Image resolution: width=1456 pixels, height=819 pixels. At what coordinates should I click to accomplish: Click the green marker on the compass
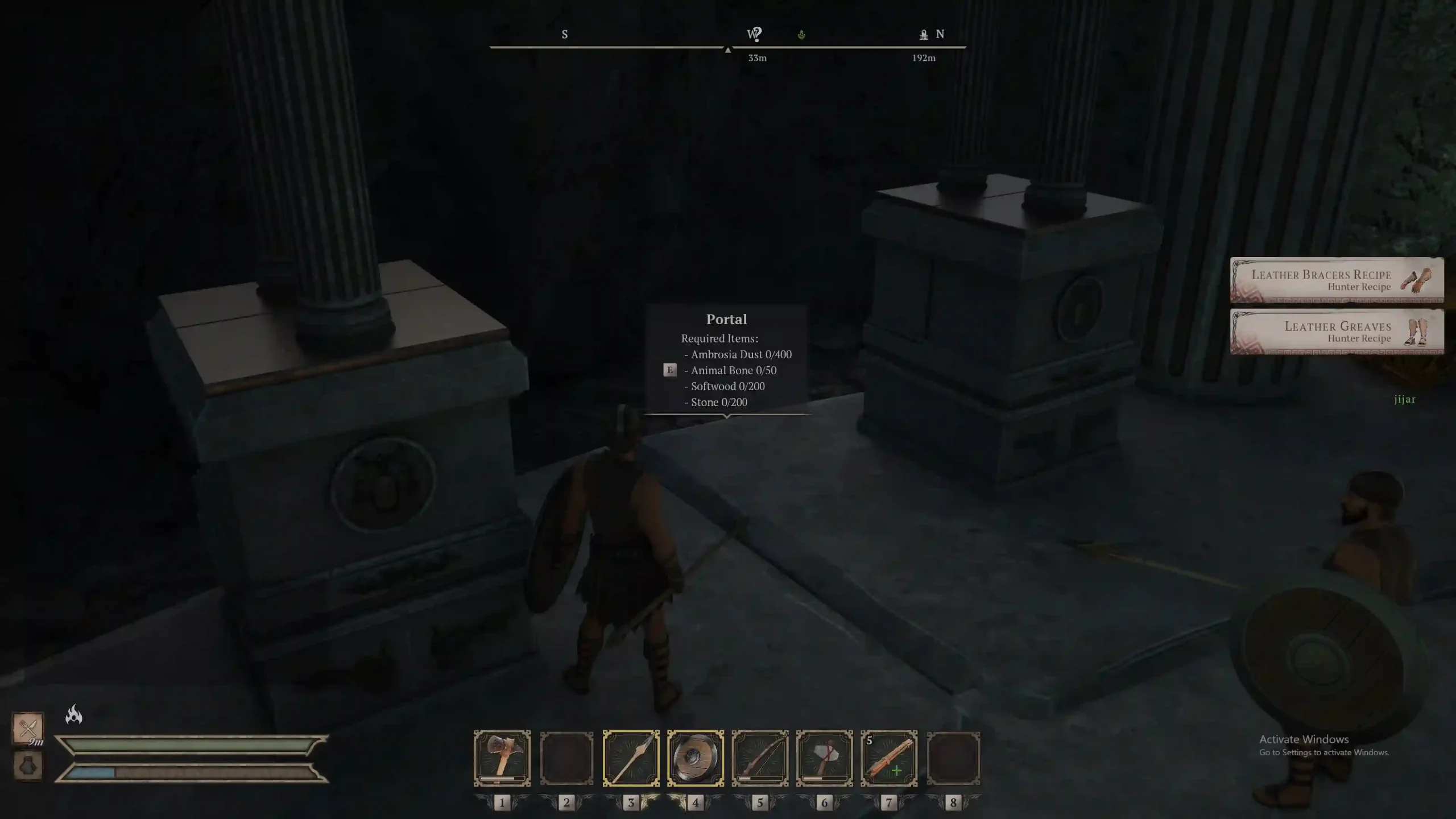801,35
